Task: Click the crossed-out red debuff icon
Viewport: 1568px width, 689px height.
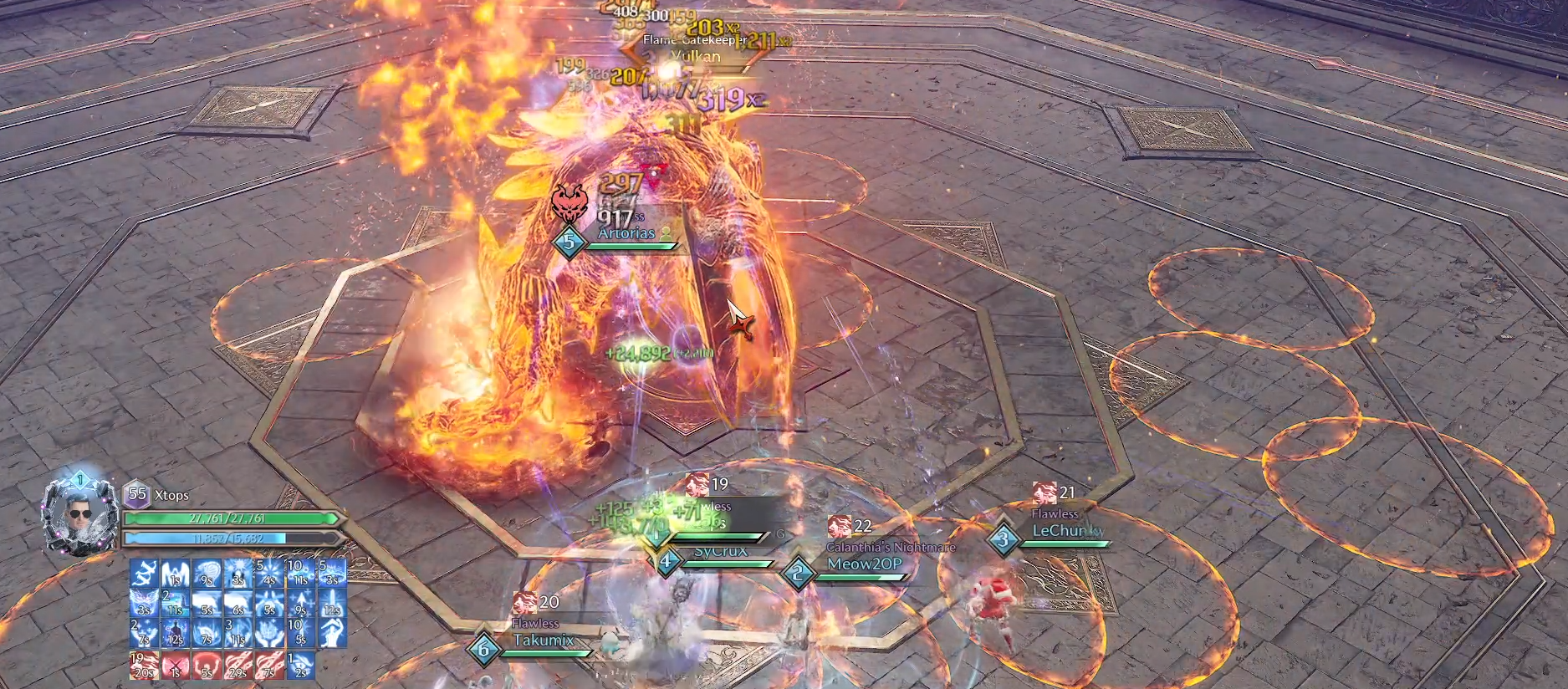Action: pos(176,665)
